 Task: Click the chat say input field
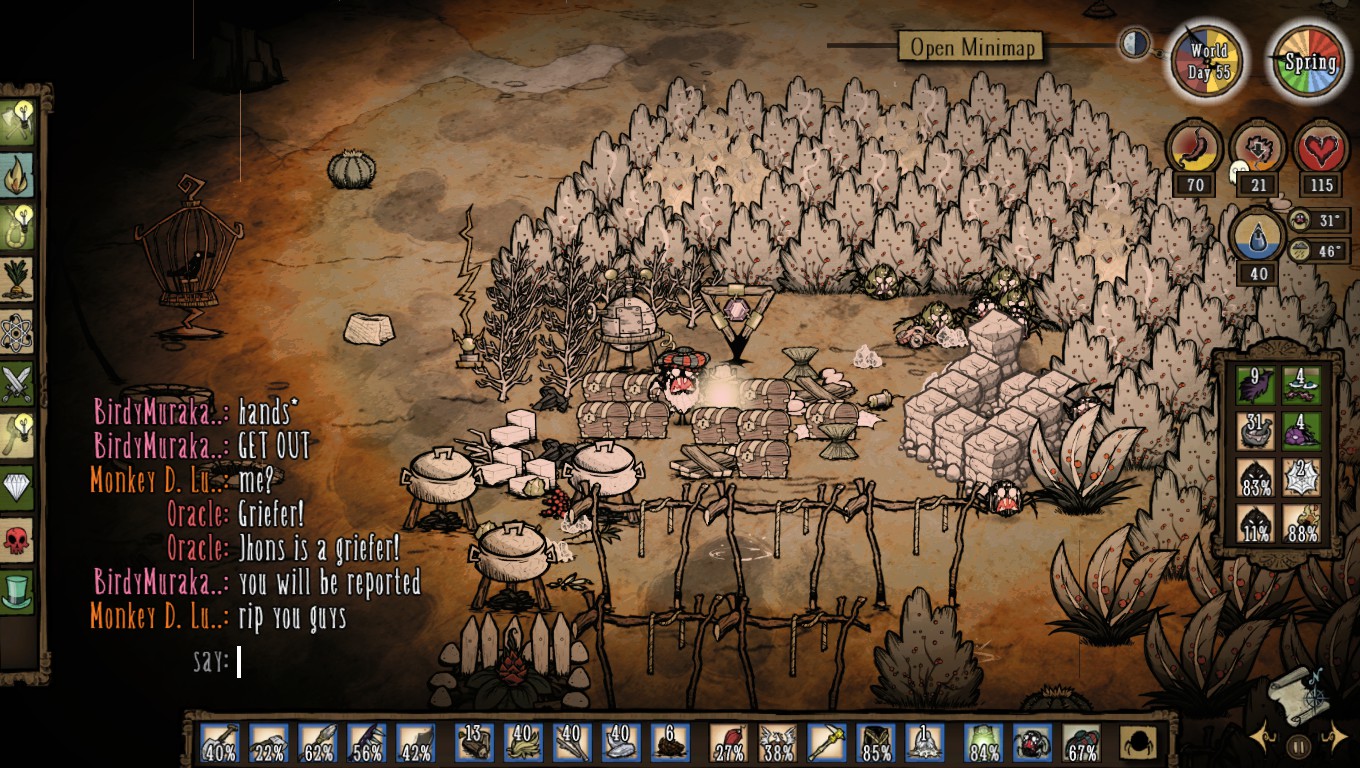point(300,662)
